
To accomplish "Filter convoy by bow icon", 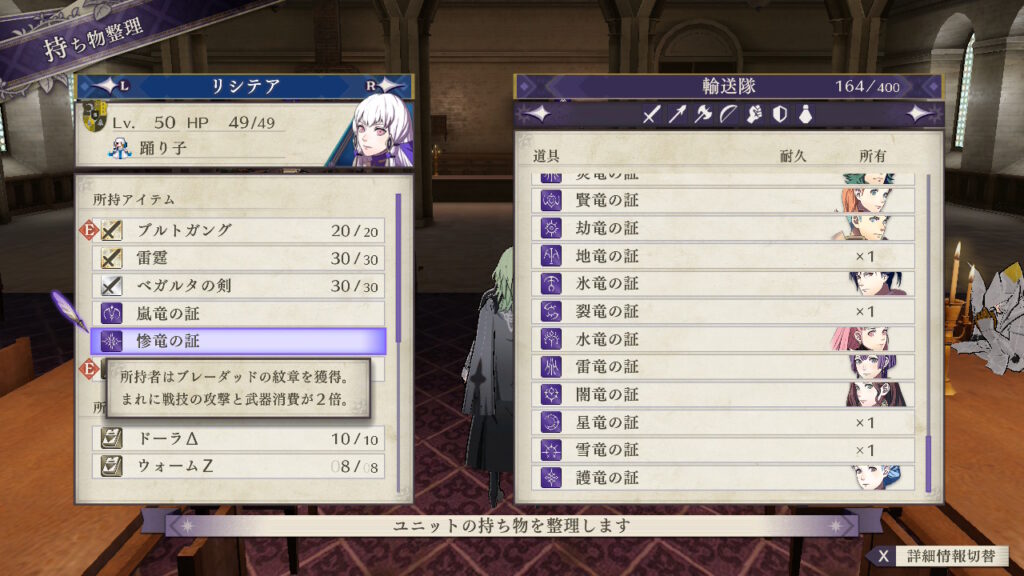I will (728, 115).
